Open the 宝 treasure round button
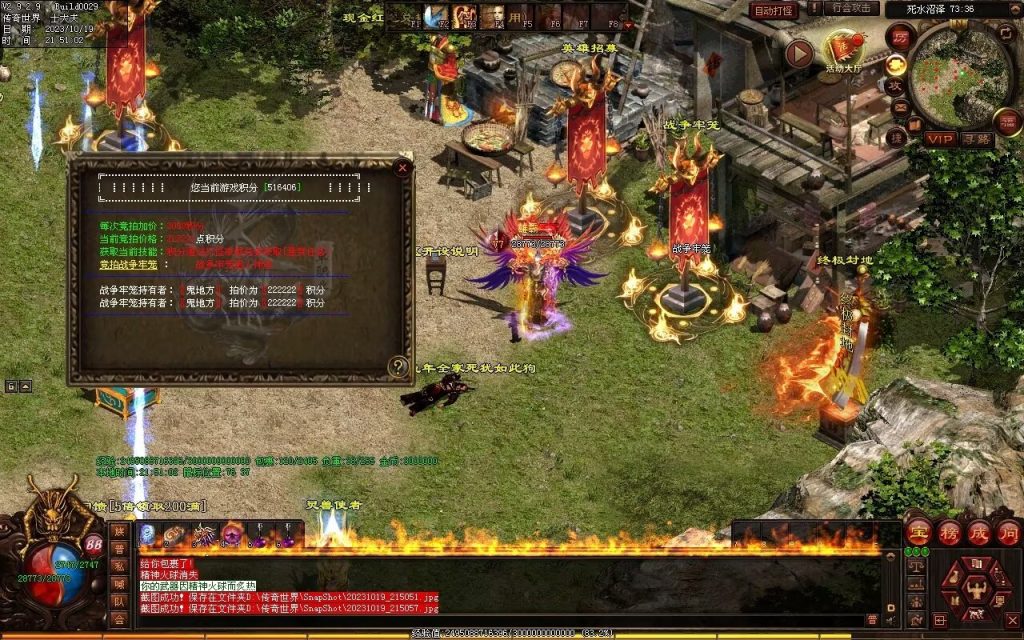Viewport: 1024px width, 640px height. pos(918,531)
